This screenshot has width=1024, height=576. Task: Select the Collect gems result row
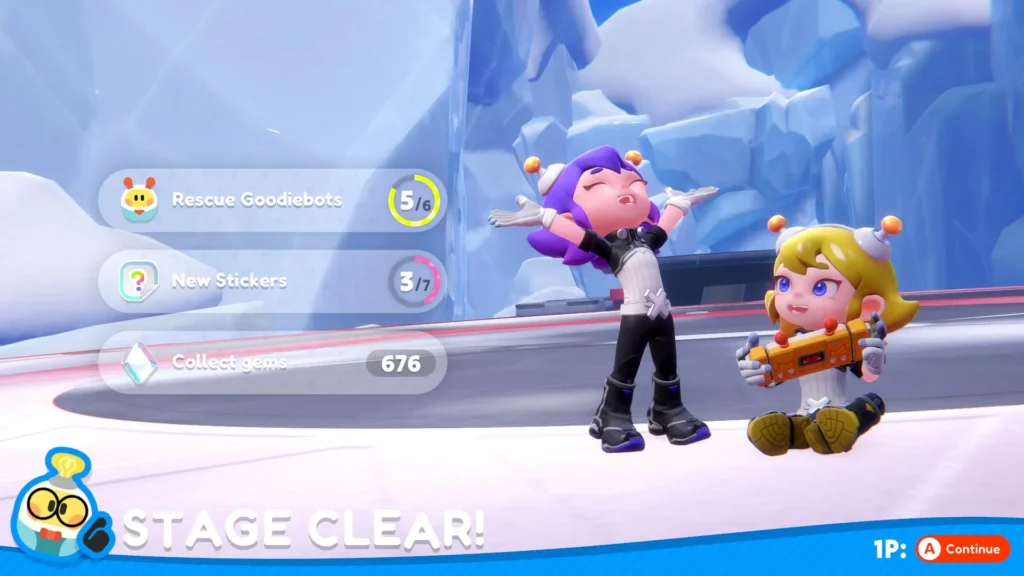coord(272,362)
